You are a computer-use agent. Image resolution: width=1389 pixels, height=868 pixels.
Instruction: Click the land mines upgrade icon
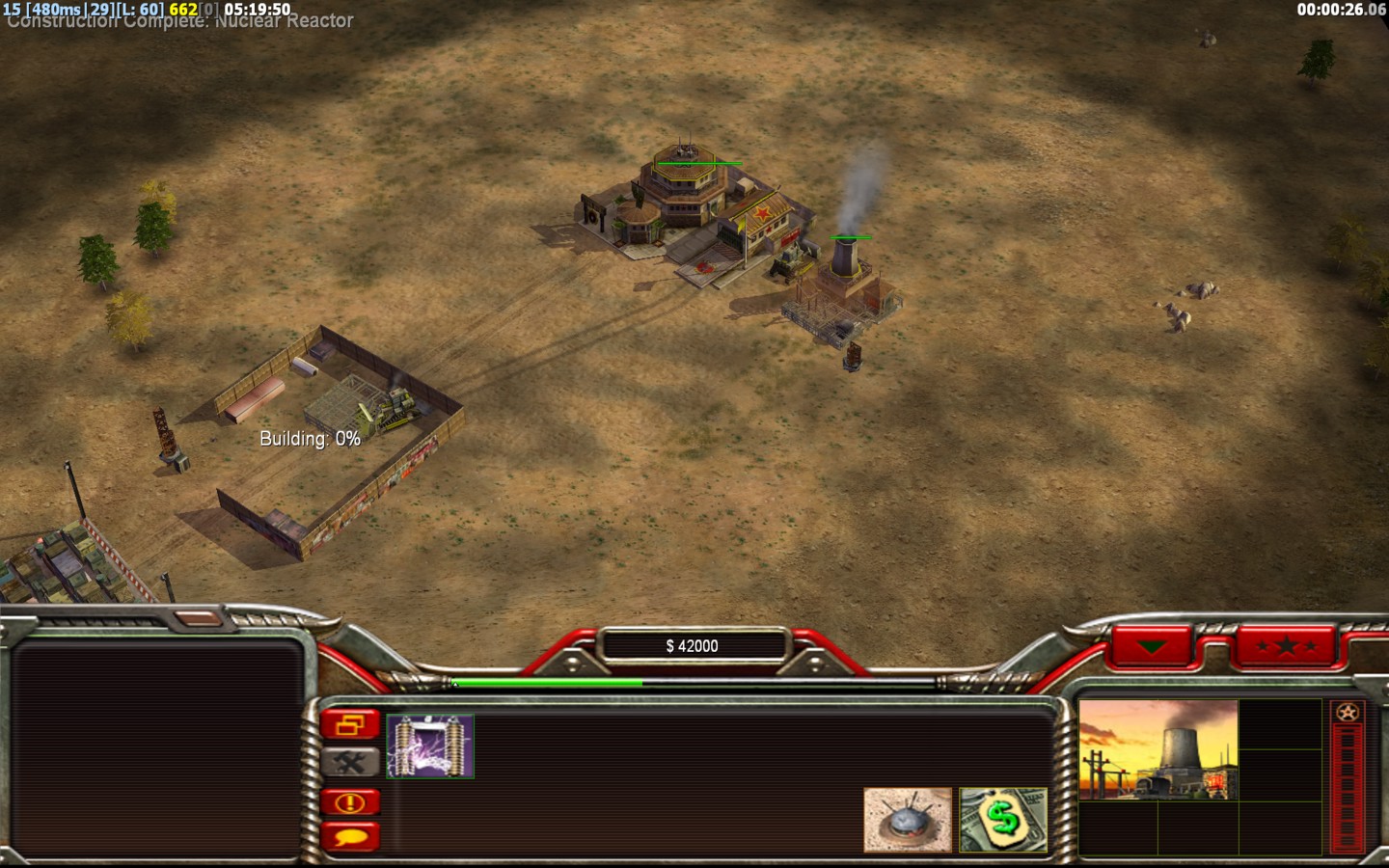907,820
